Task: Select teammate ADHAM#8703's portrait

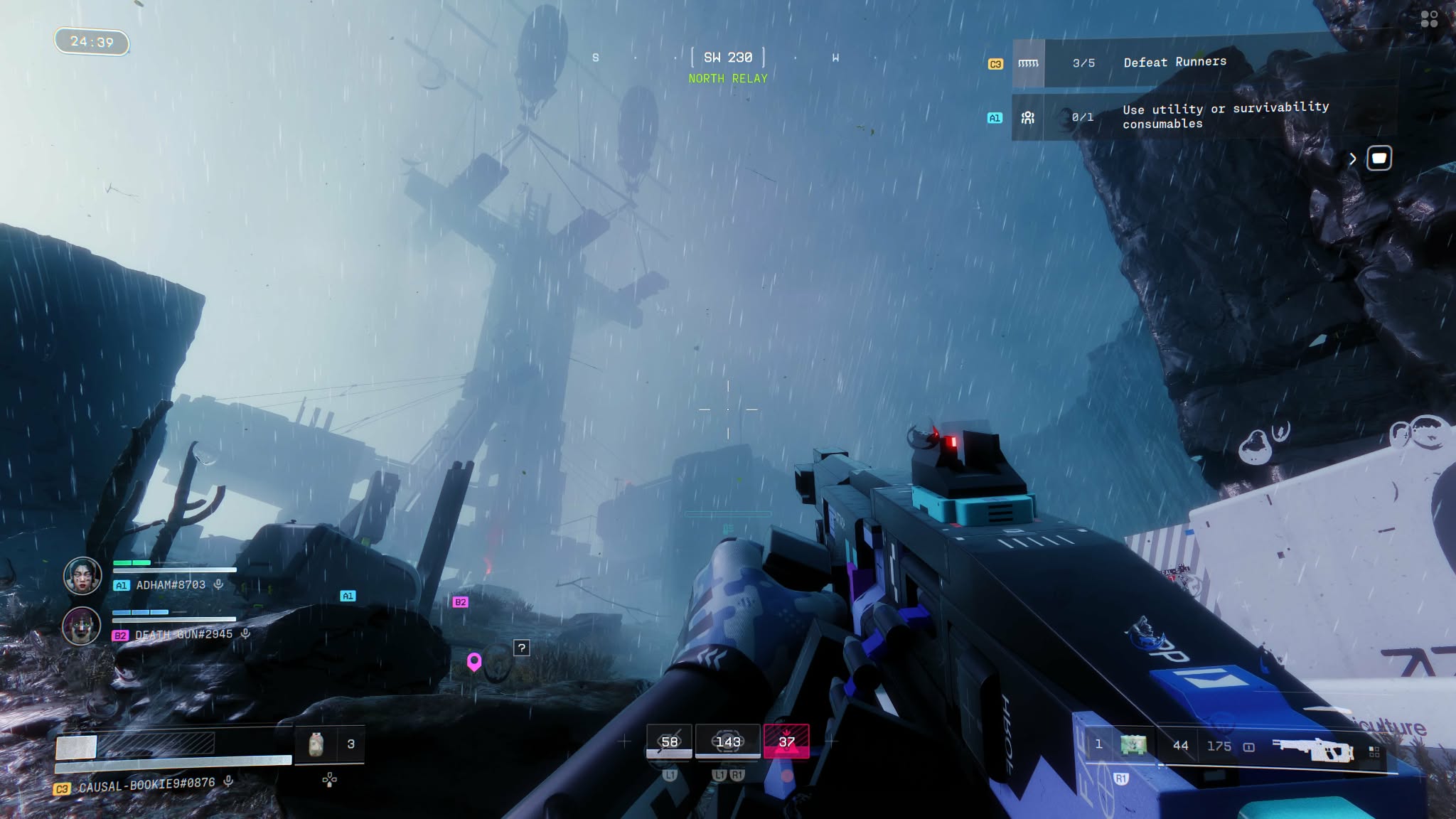Action: pyautogui.click(x=82, y=576)
